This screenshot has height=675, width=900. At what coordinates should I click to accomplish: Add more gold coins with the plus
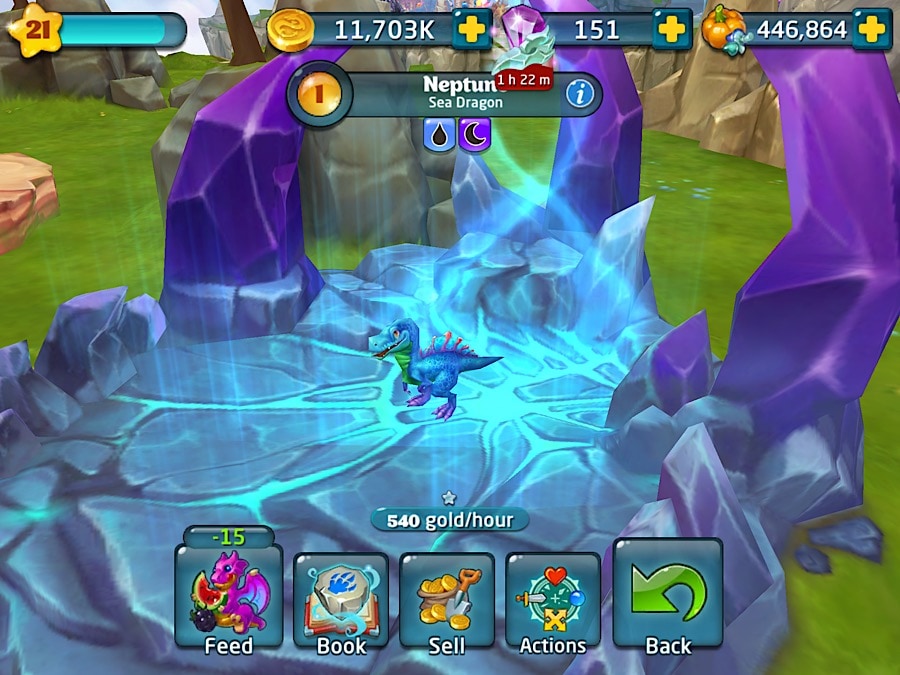pos(471,30)
